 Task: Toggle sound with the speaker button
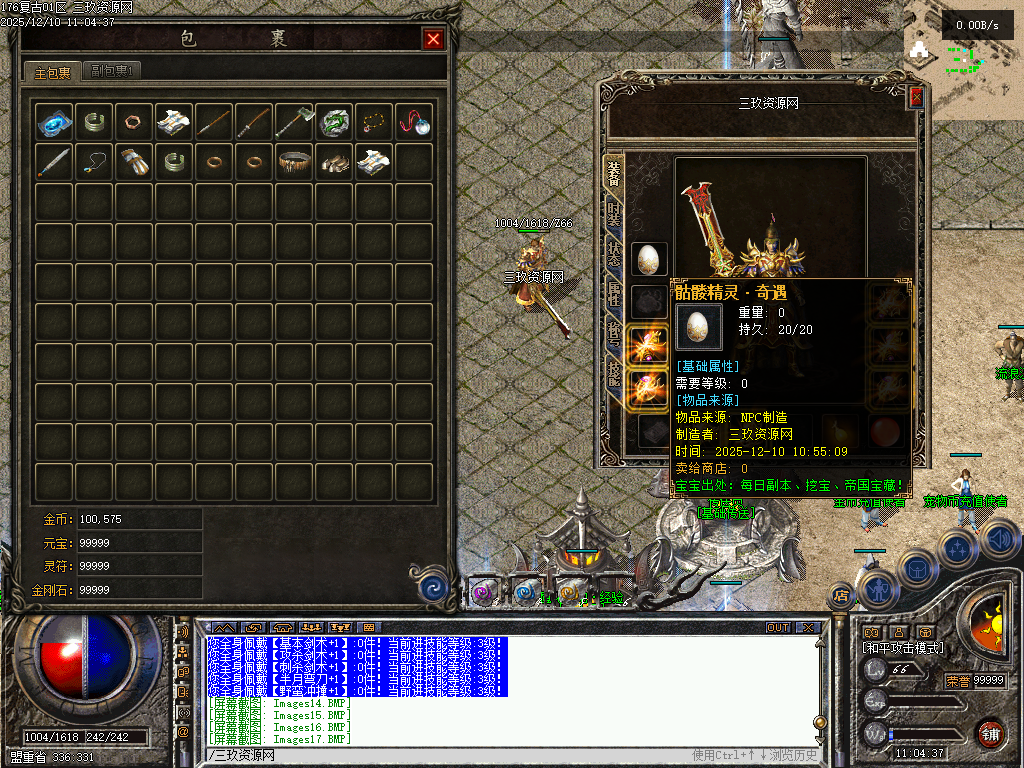point(1000,539)
